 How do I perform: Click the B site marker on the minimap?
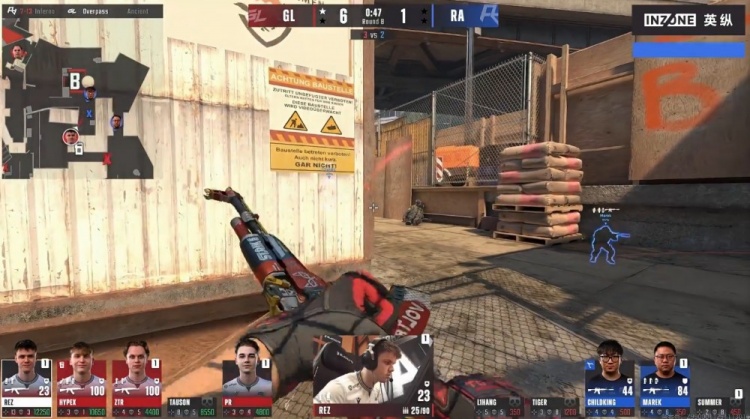point(74,80)
